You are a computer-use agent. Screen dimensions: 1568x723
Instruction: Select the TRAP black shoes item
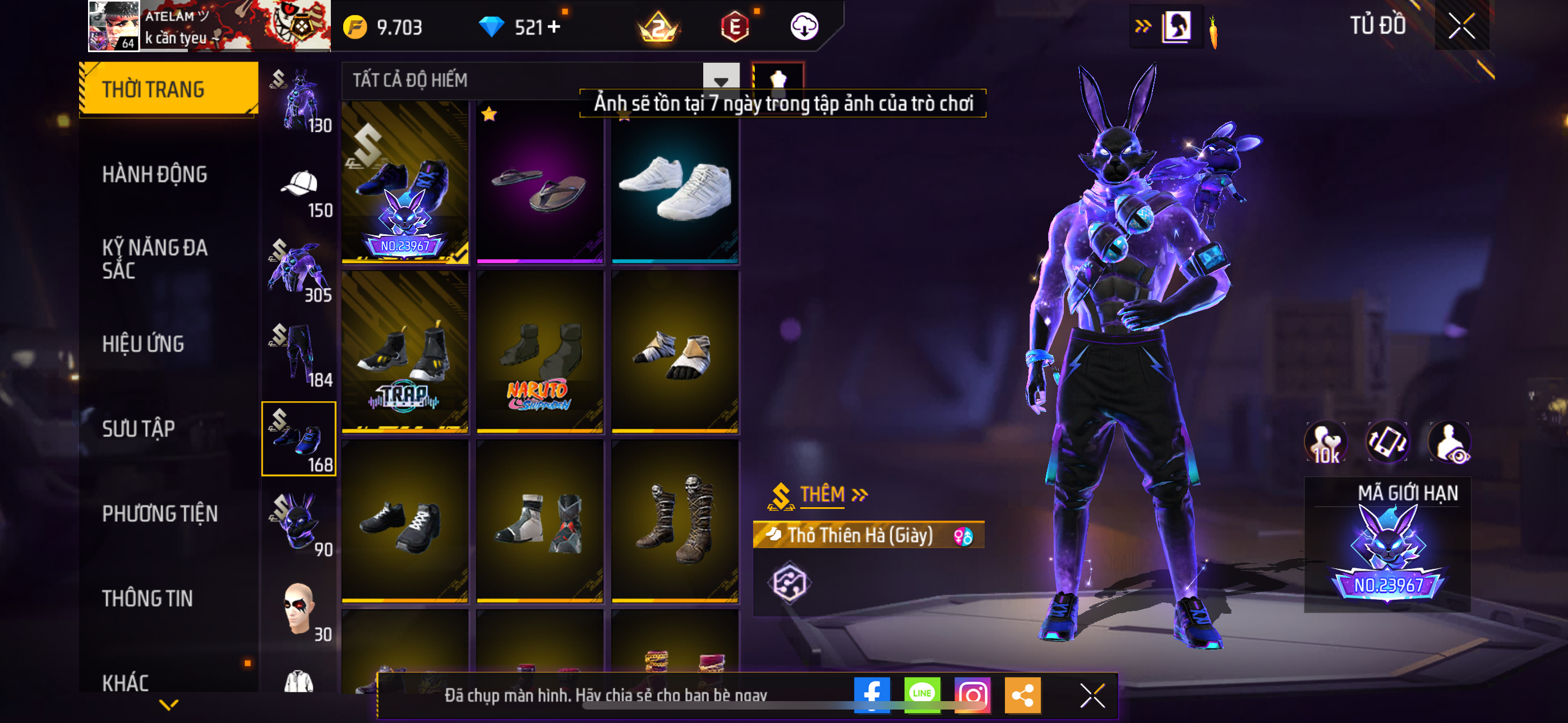[x=405, y=353]
